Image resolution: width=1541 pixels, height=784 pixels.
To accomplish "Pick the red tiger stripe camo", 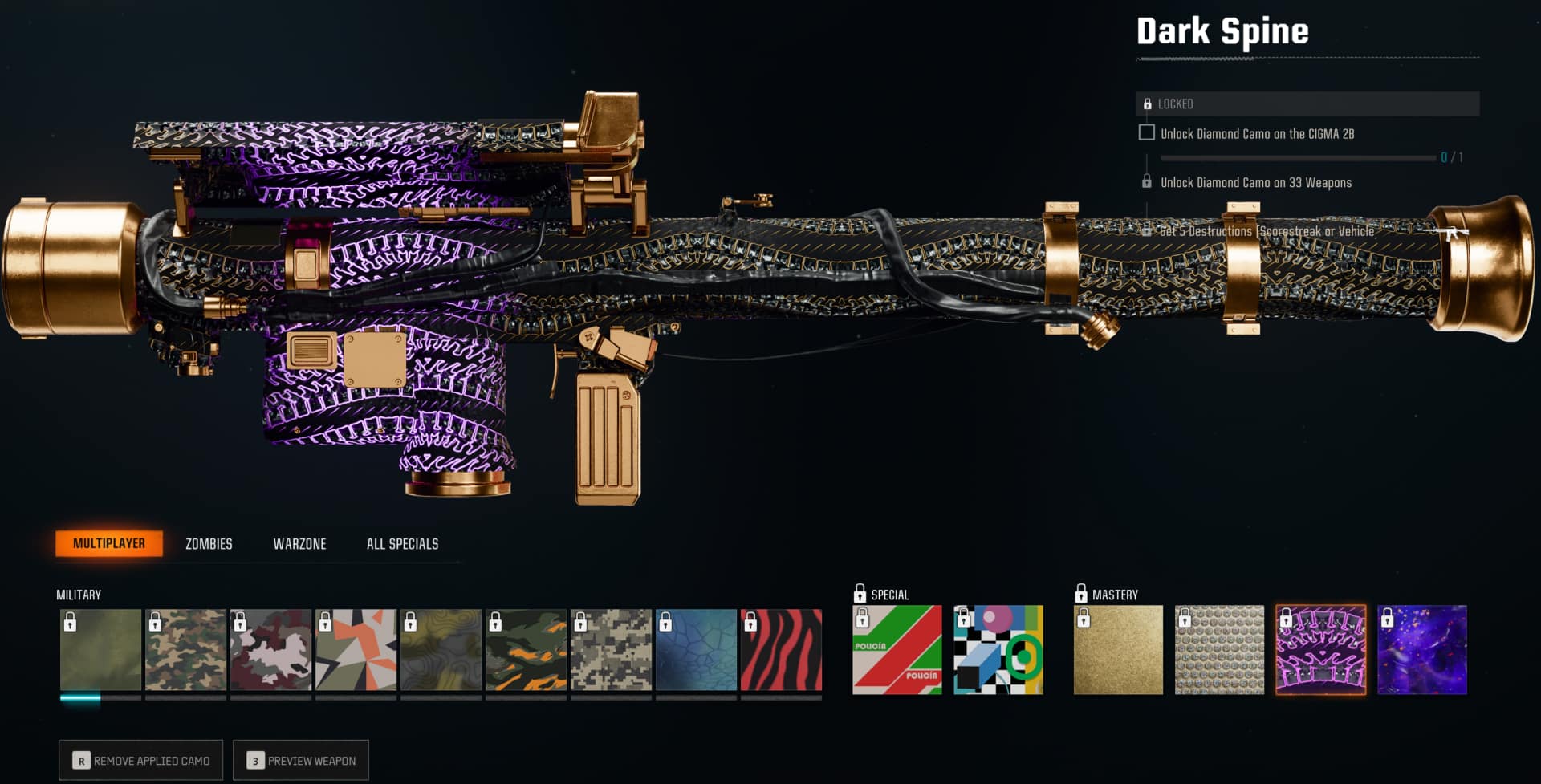I will (781, 650).
